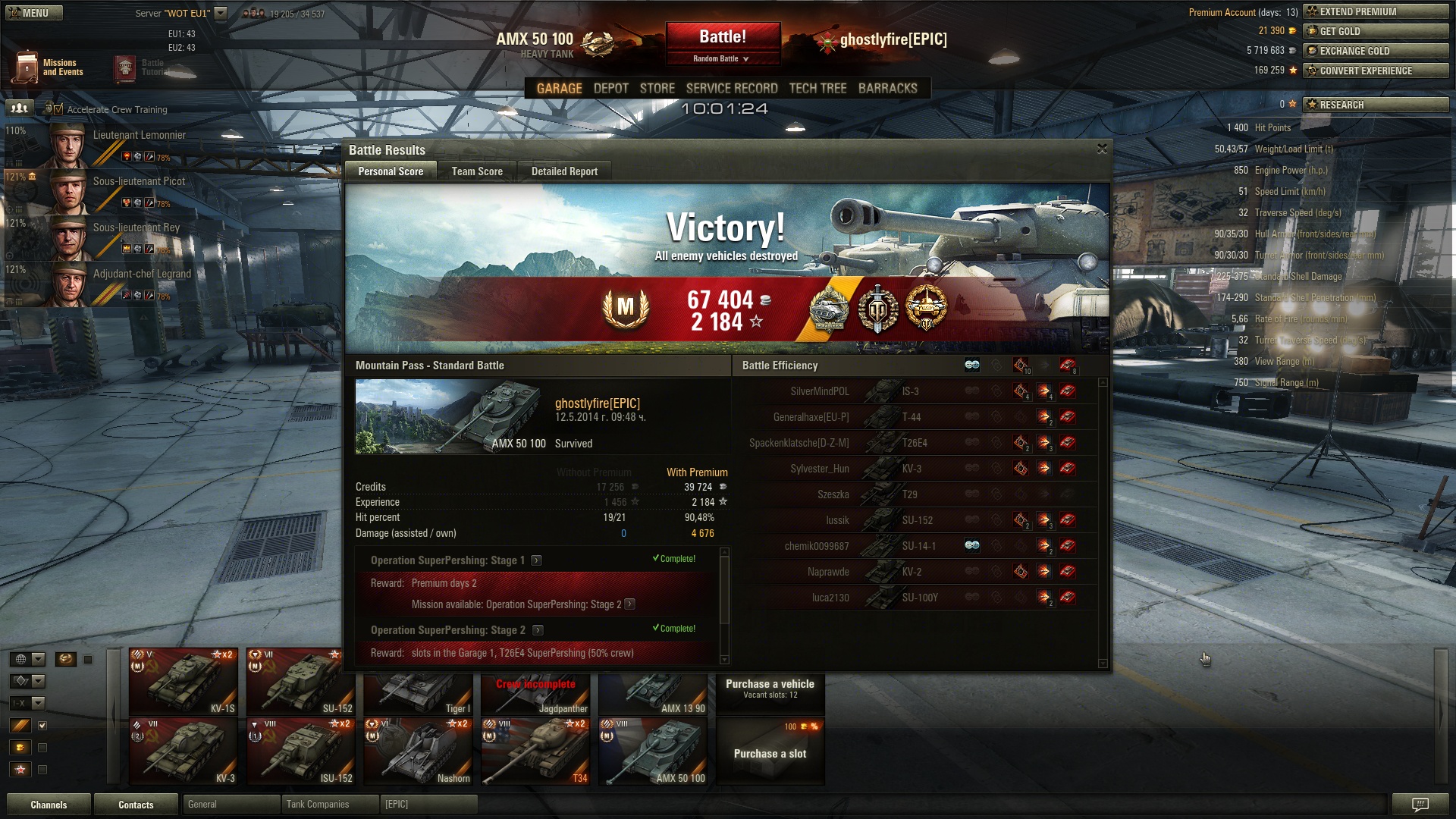The width and height of the screenshot is (1456, 819).
Task: Open the Contacts list
Action: tap(136, 805)
